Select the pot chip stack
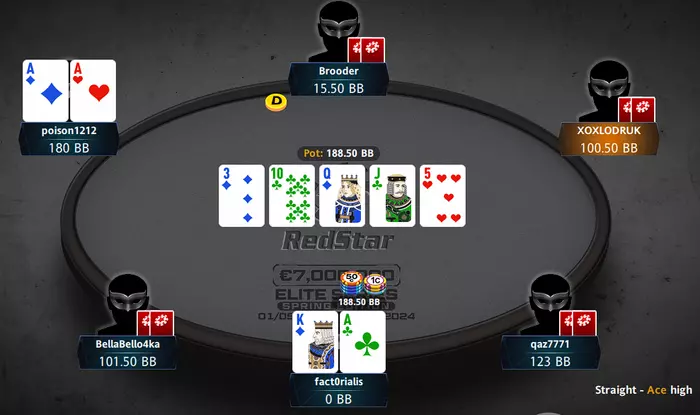The image size is (700, 415). [362, 285]
